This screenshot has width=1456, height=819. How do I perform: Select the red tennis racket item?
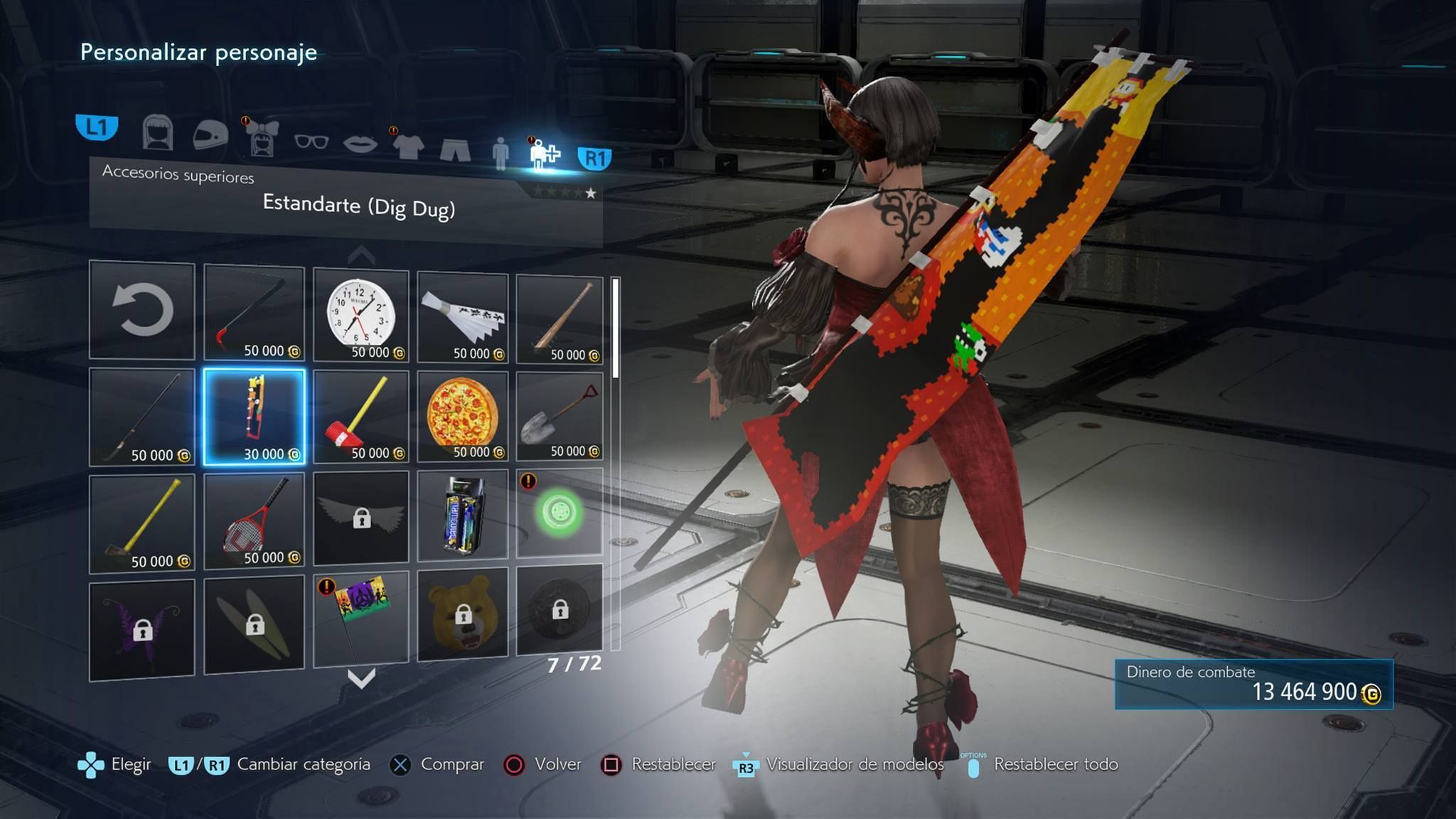pos(254,520)
